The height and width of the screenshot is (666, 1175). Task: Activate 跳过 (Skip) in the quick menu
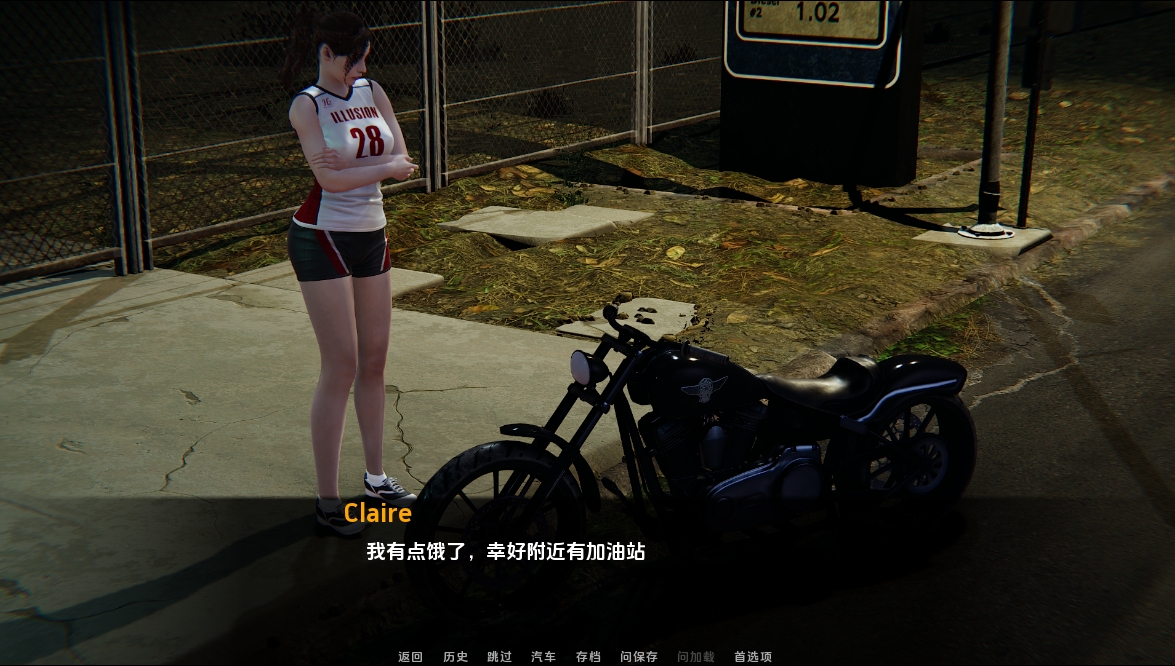coord(499,657)
